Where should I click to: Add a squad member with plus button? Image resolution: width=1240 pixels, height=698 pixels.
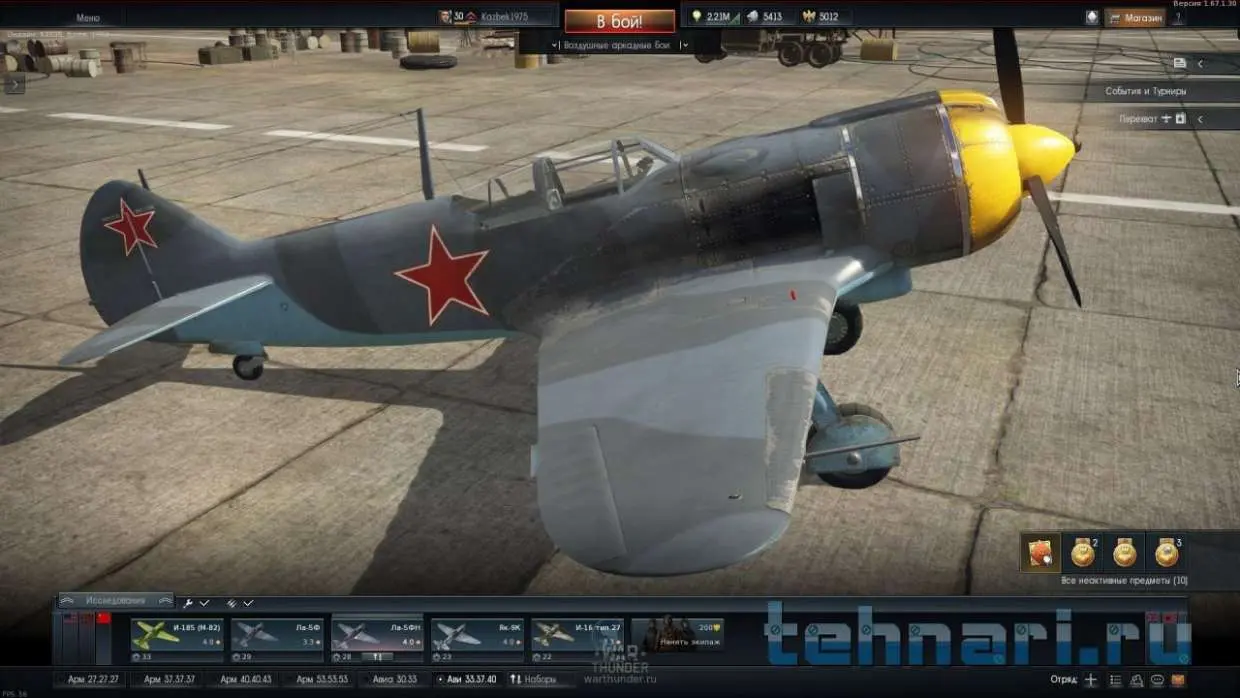click(1090, 680)
